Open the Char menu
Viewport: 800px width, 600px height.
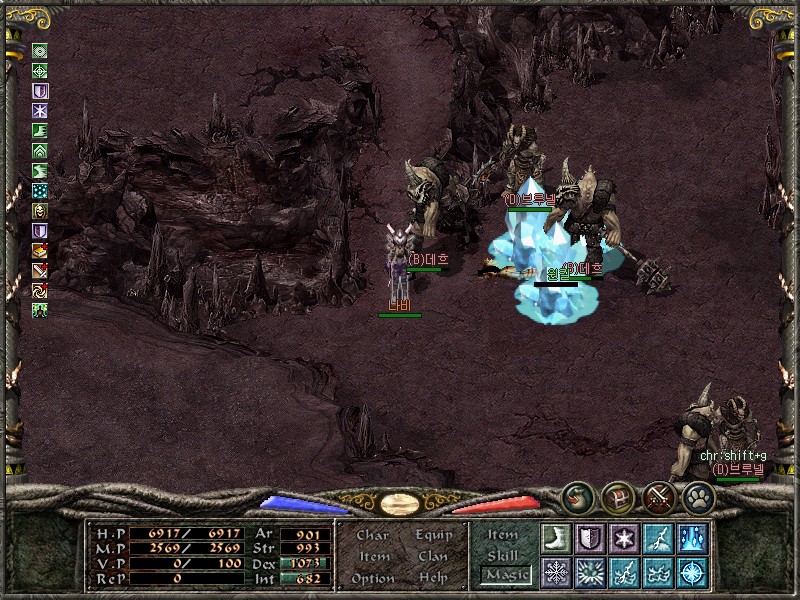[373, 535]
